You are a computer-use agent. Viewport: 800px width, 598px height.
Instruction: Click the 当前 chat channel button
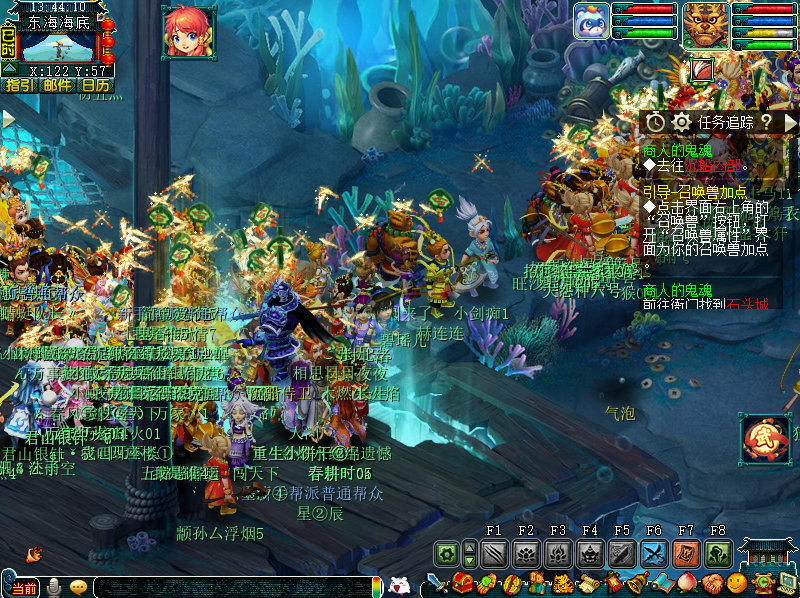click(25, 588)
